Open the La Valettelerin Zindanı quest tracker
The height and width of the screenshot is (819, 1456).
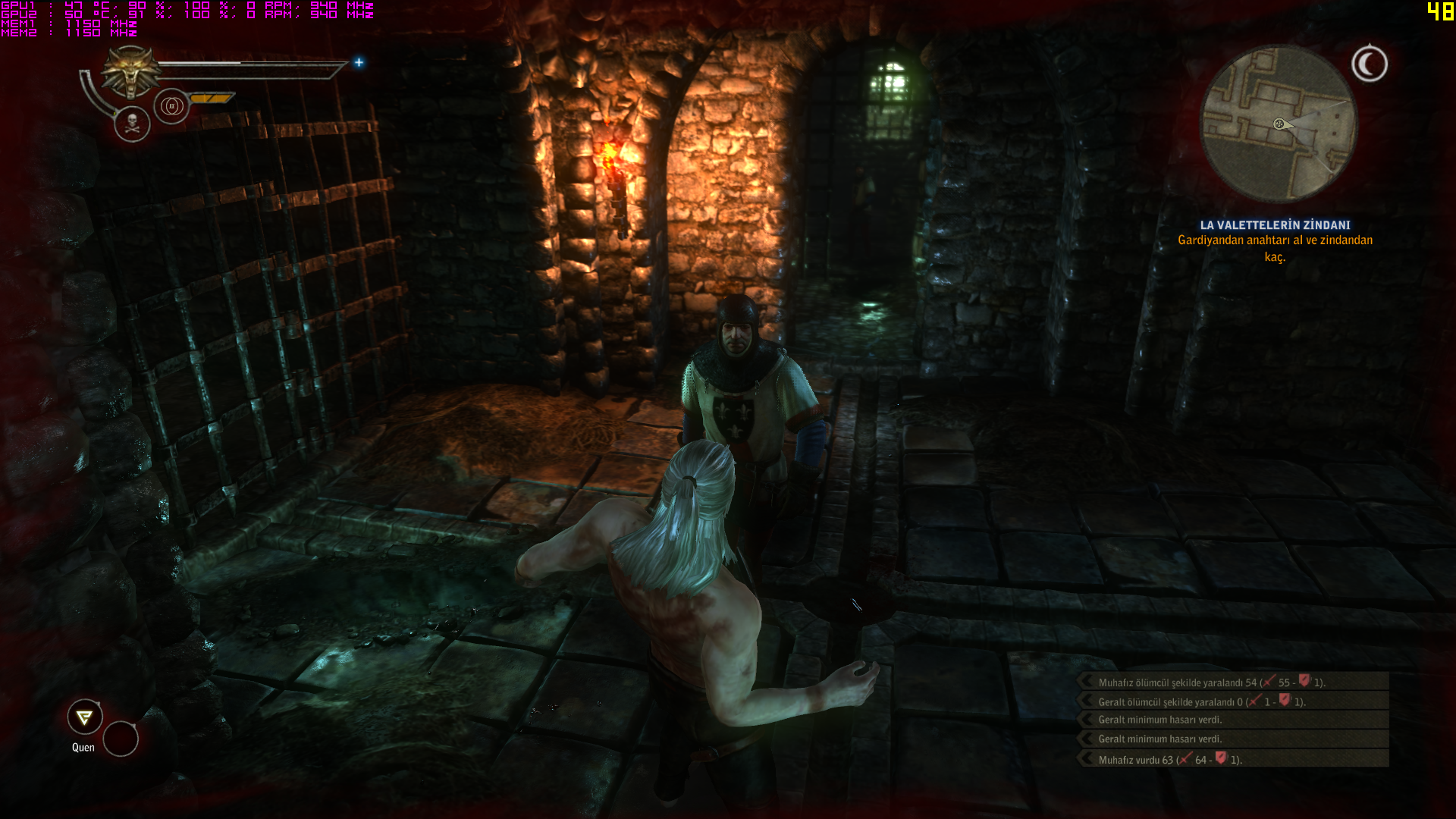[x=1275, y=224]
